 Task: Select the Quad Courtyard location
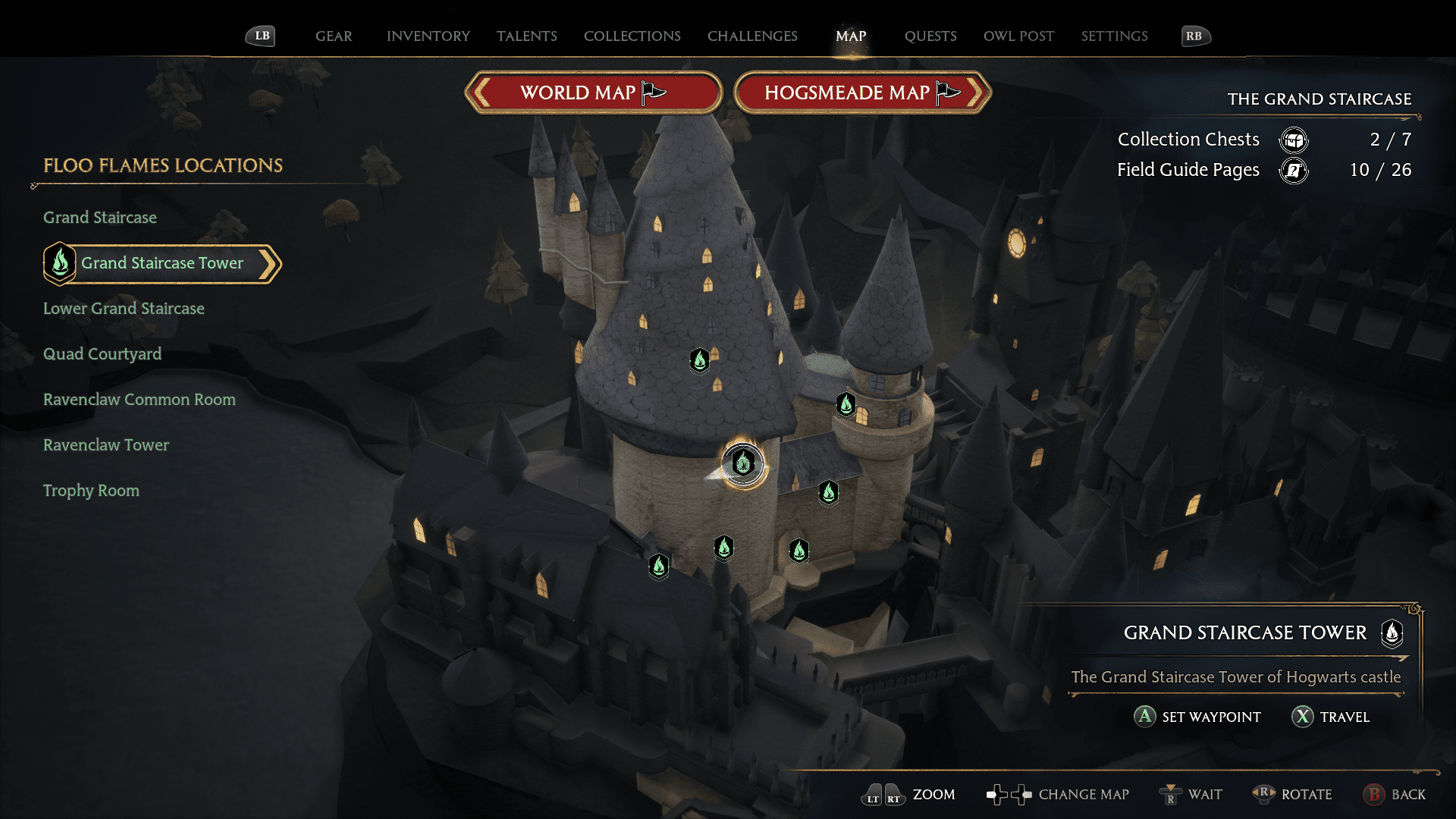click(x=102, y=354)
